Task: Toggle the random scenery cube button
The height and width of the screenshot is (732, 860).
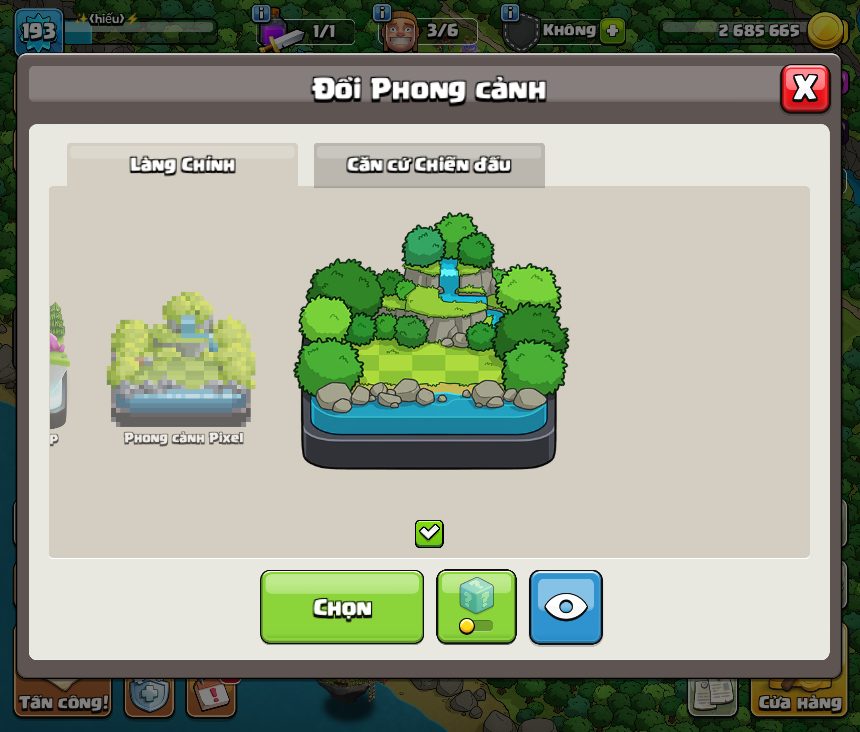Action: pyautogui.click(x=476, y=607)
